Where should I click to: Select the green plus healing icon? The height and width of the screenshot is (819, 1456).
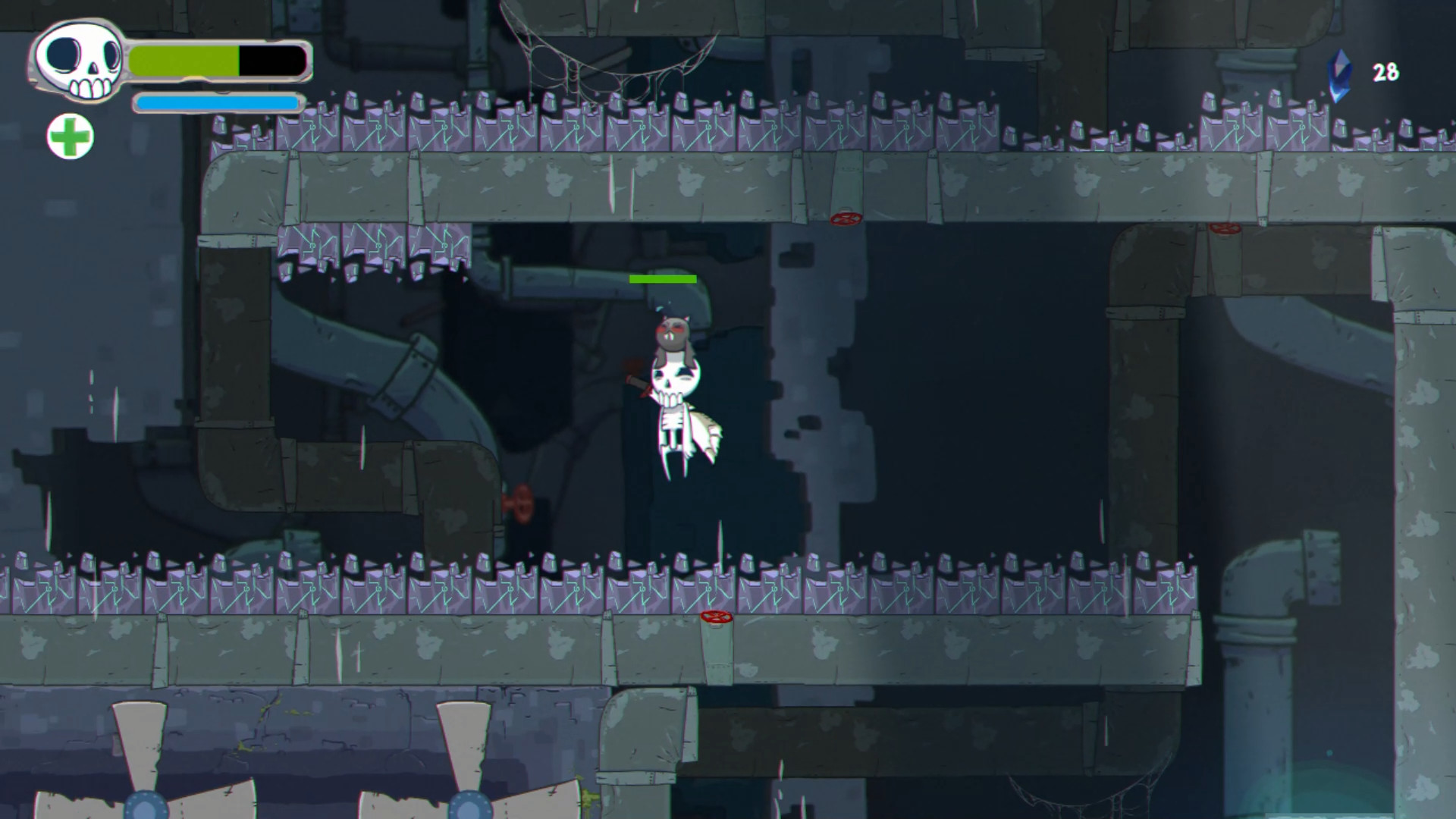71,136
